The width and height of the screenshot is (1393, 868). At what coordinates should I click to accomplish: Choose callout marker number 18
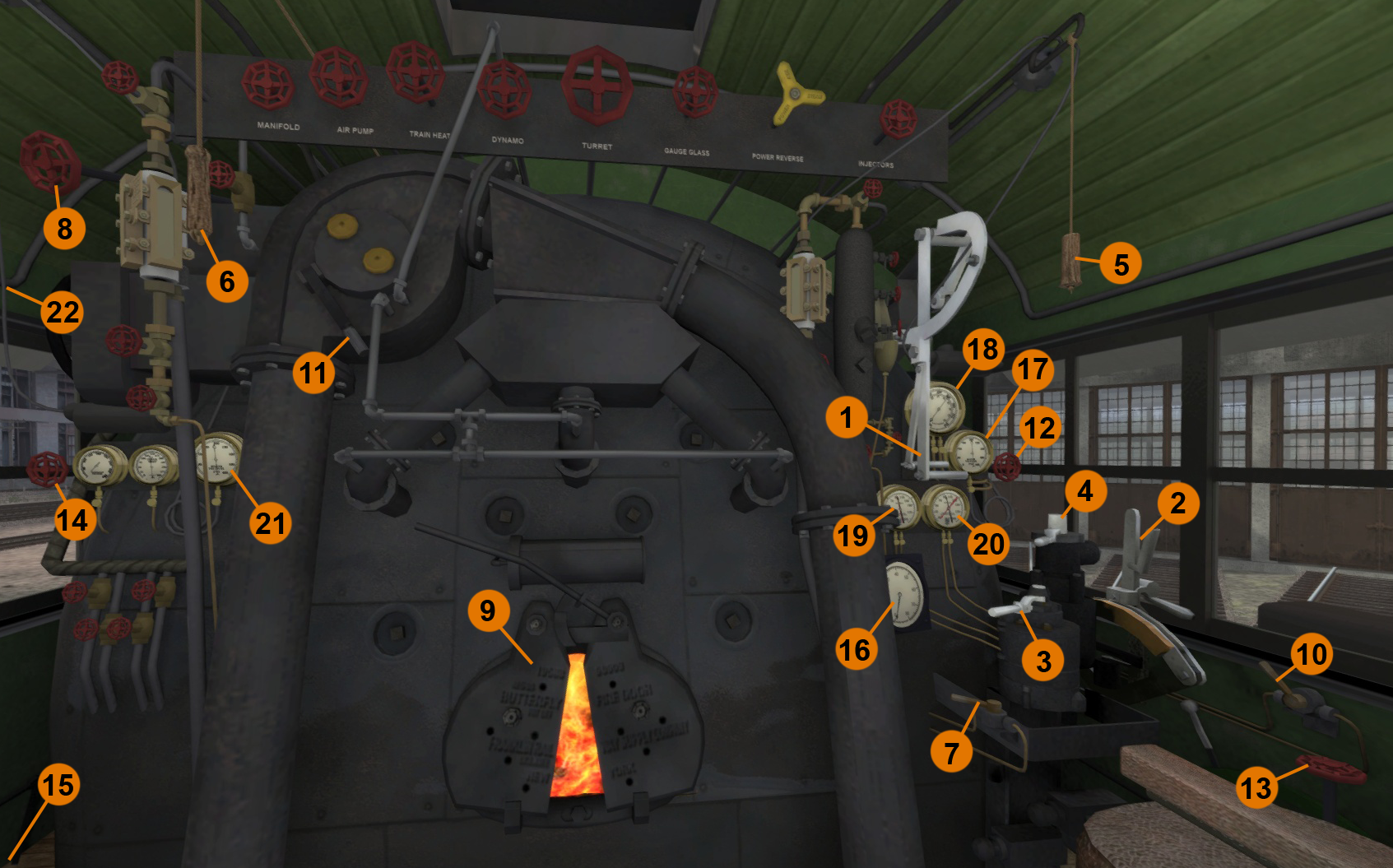pyautogui.click(x=982, y=350)
